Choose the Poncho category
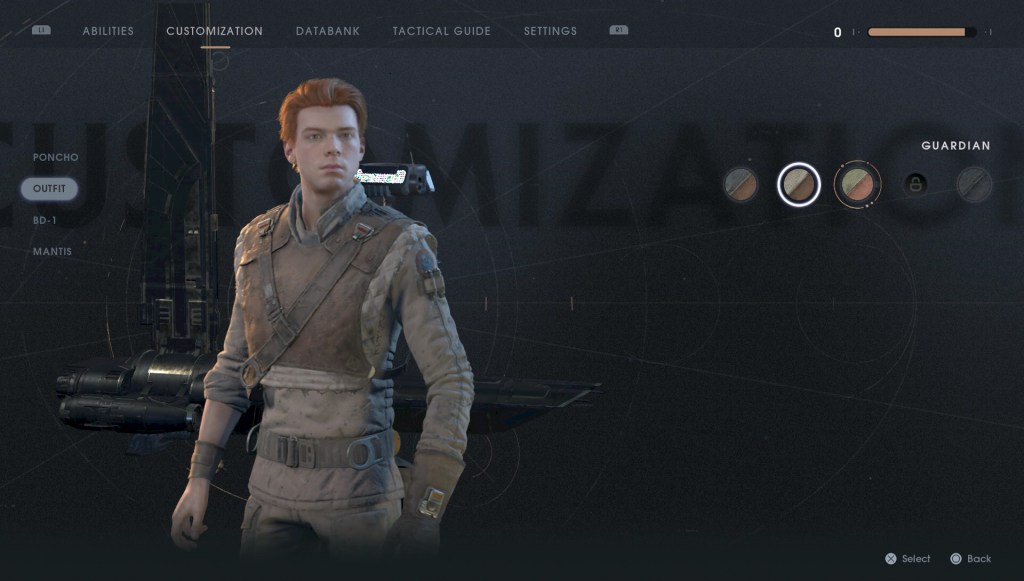 55,157
